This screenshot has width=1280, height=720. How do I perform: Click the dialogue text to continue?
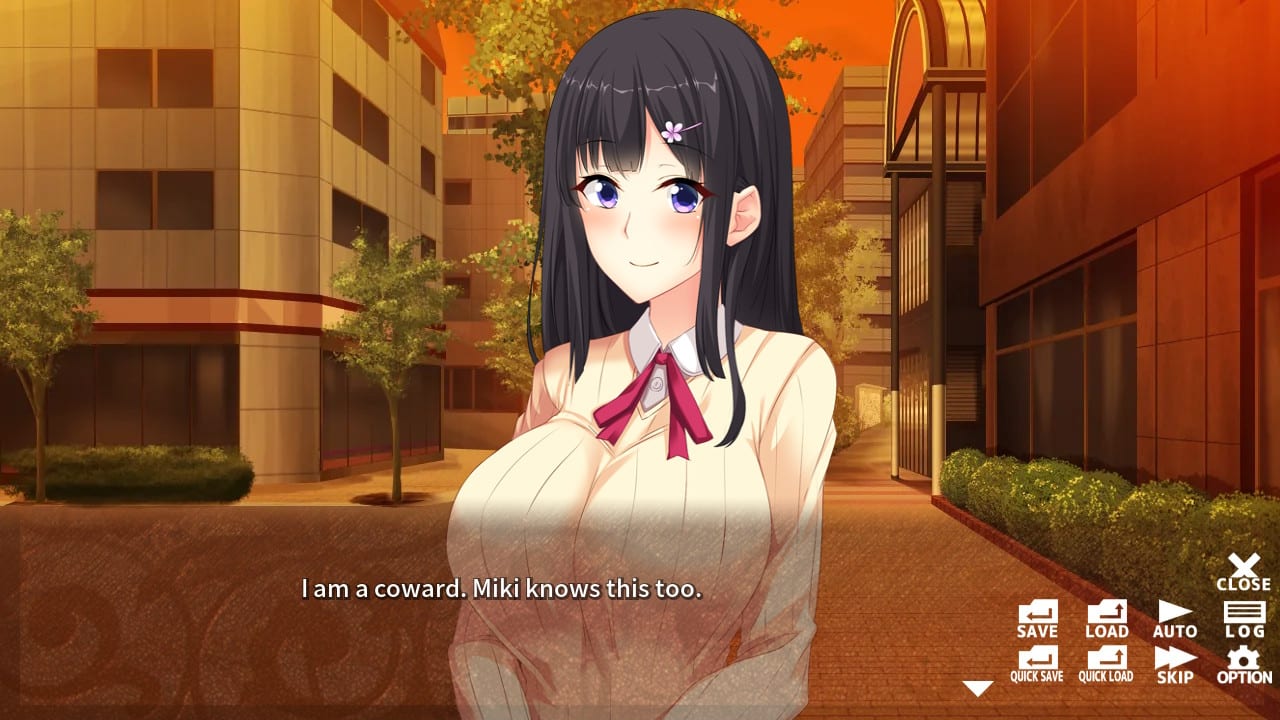(502, 590)
